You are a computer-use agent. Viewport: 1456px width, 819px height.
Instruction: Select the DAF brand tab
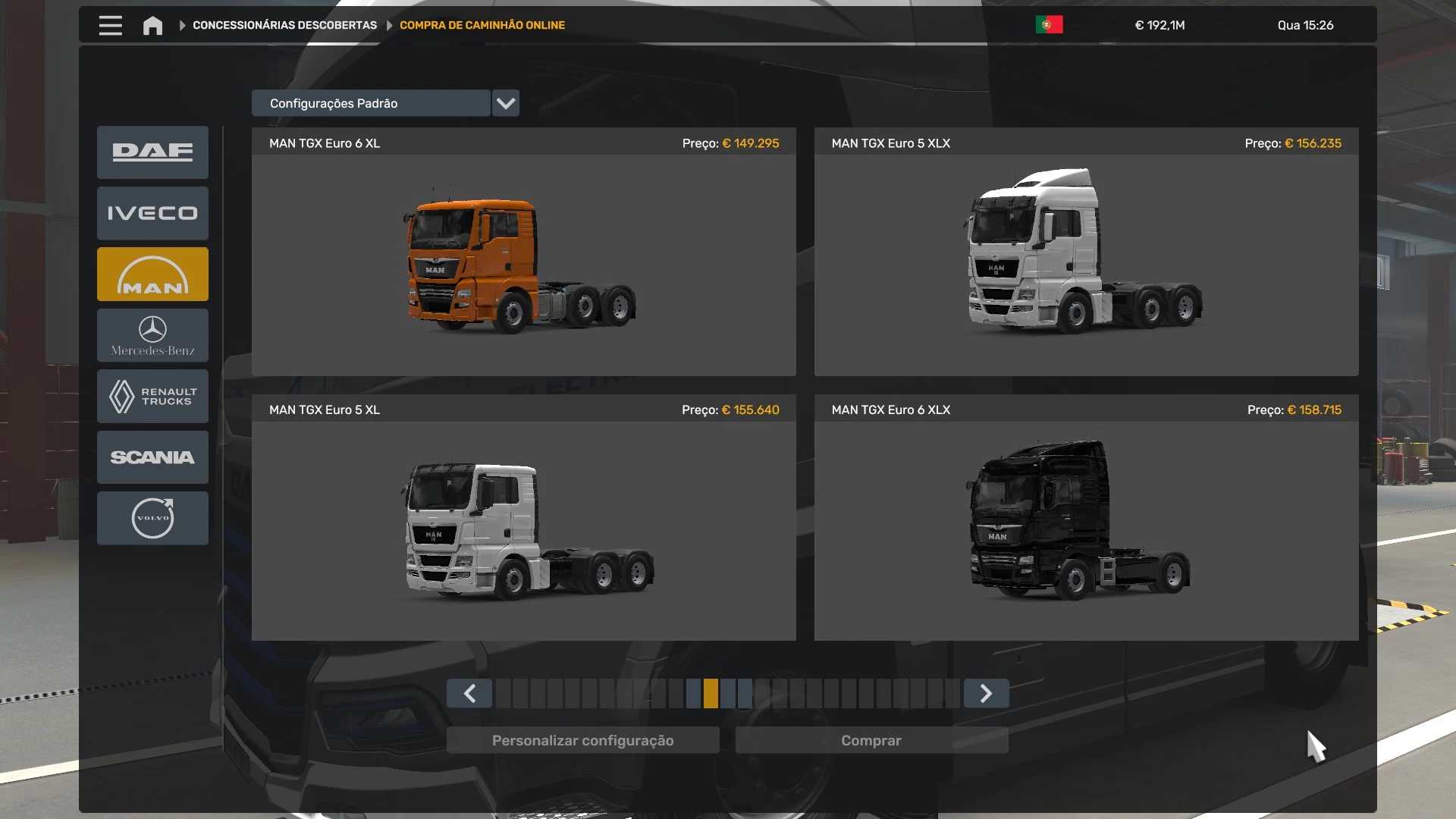[x=152, y=152]
